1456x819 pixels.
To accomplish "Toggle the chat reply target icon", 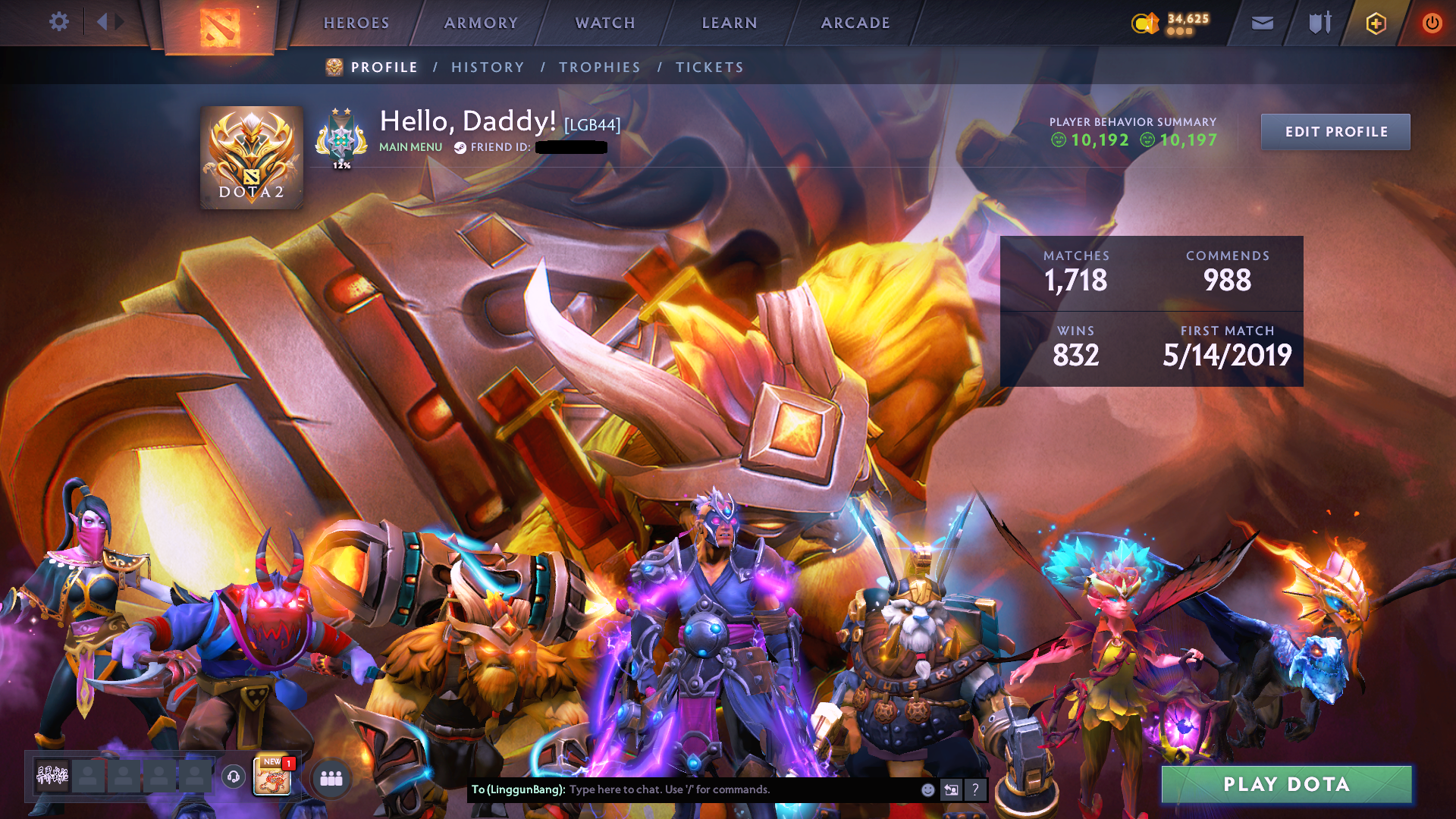I will coord(951,789).
